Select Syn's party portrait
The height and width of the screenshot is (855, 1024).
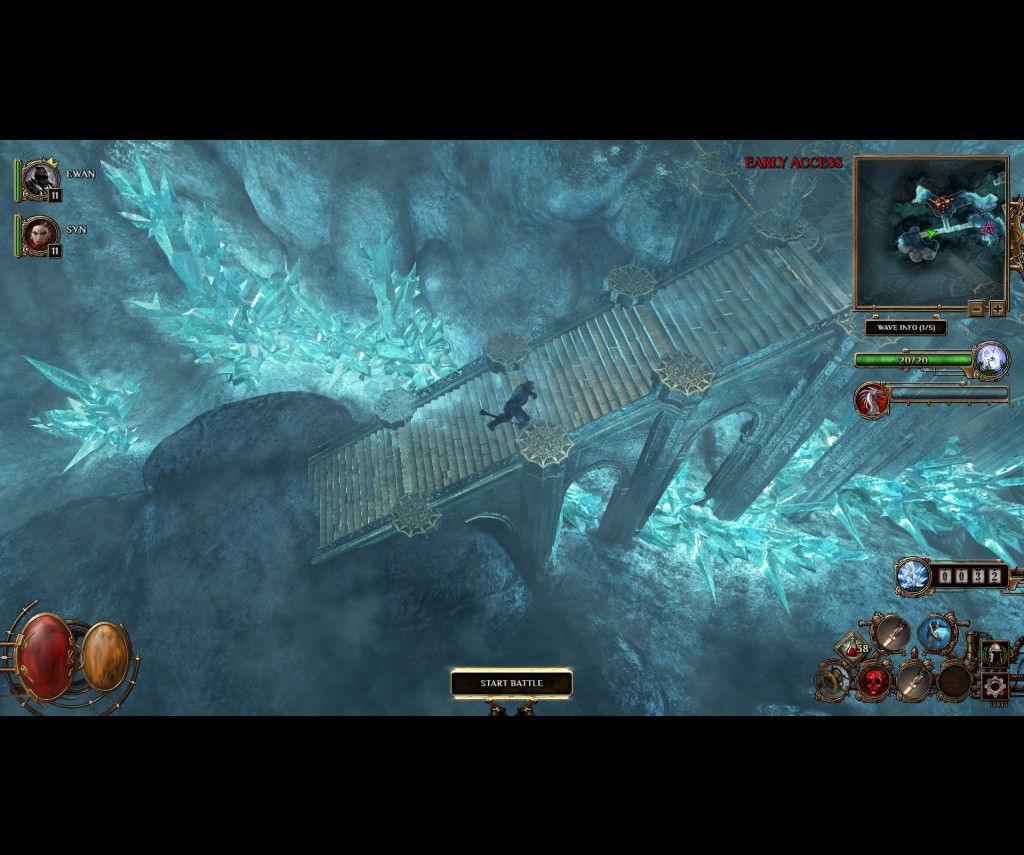40,235
